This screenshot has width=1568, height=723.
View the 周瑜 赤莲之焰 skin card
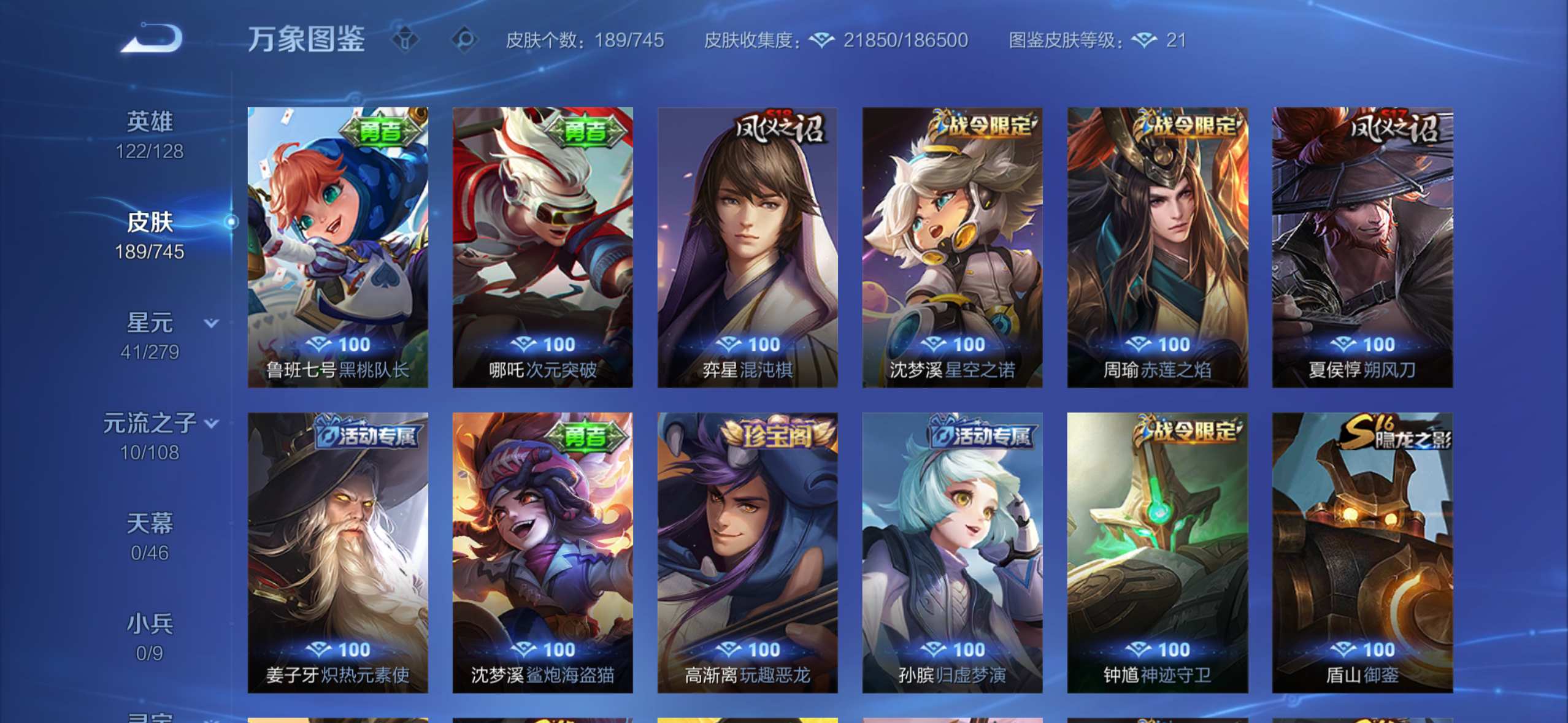click(x=1157, y=247)
